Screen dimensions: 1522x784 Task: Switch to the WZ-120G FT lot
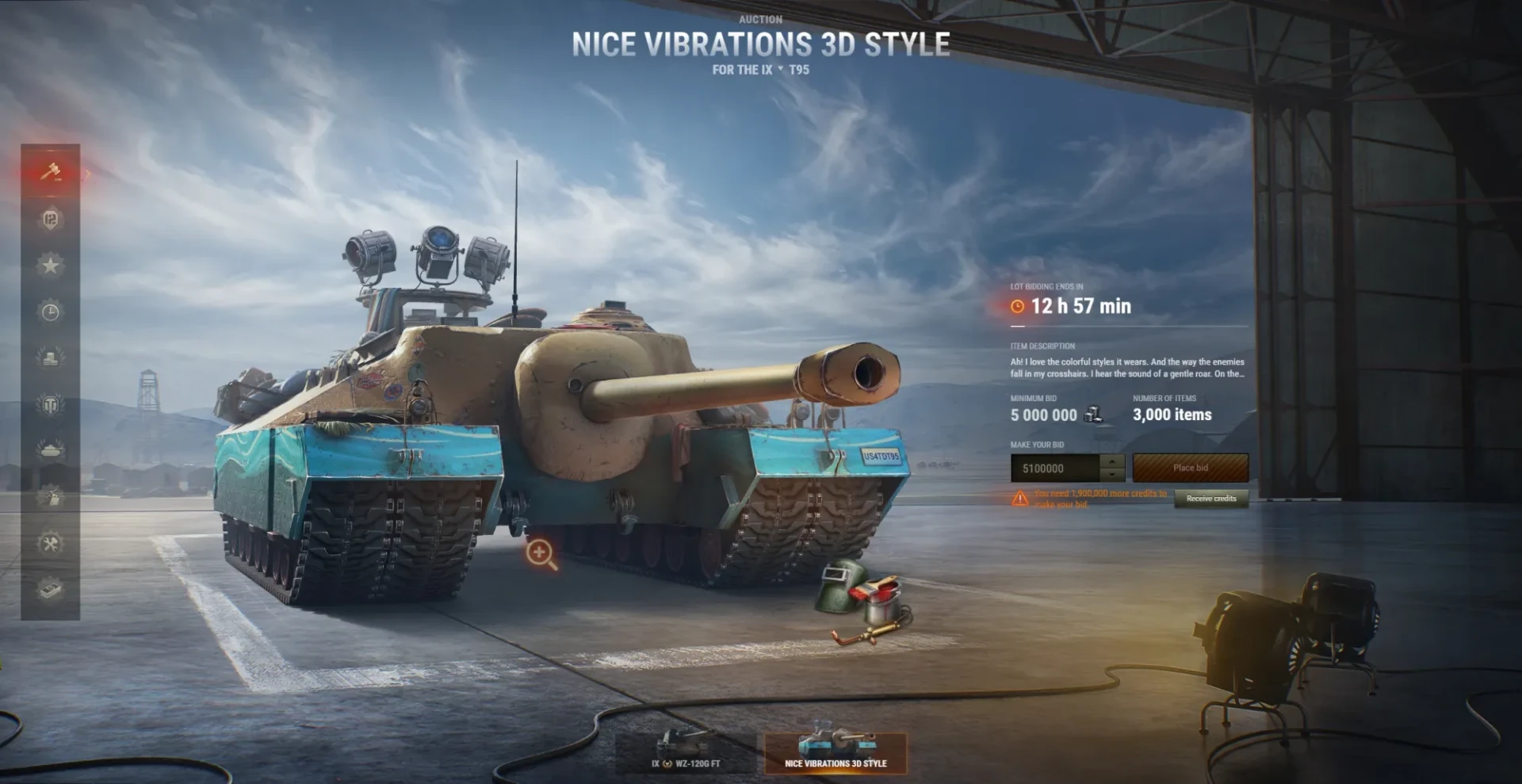(x=686, y=752)
